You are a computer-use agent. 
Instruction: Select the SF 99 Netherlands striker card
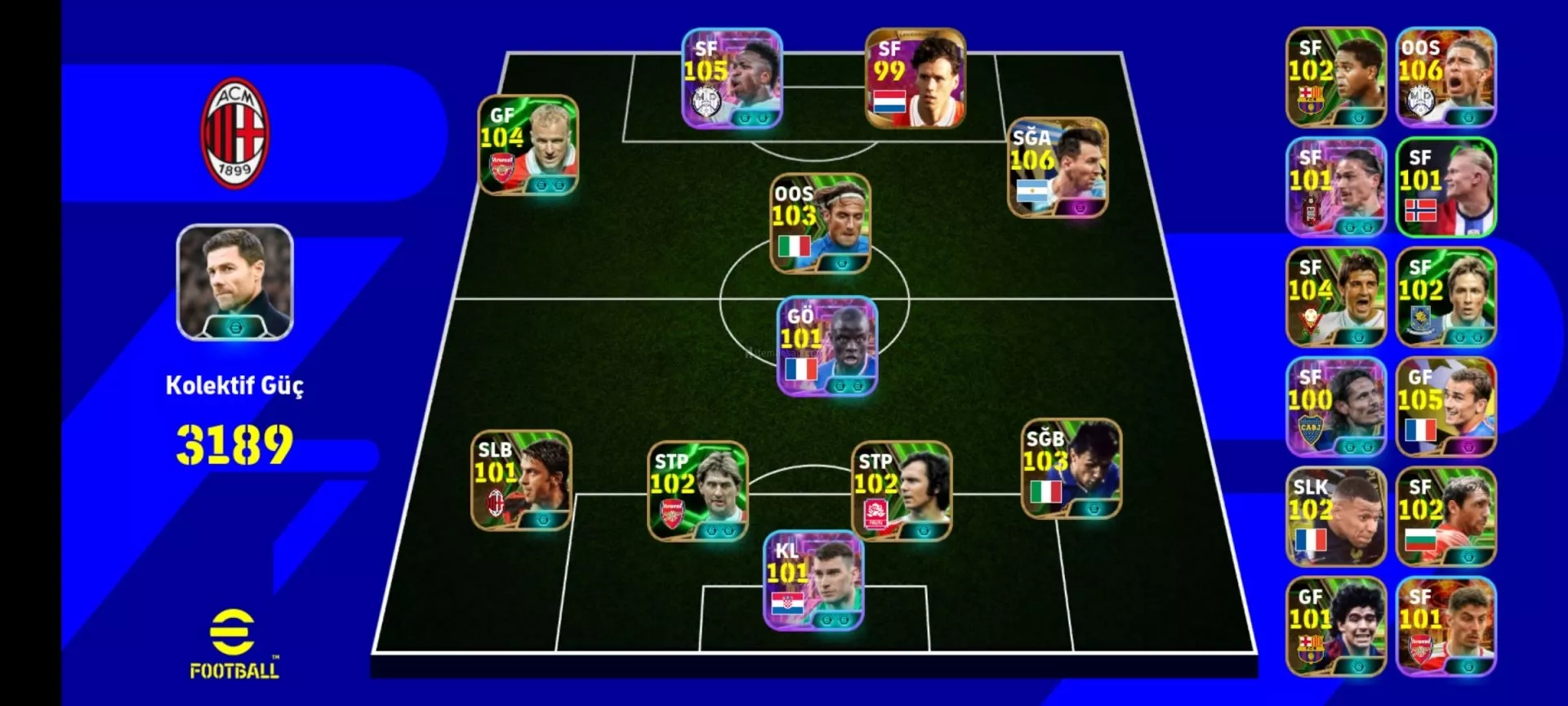click(915, 78)
